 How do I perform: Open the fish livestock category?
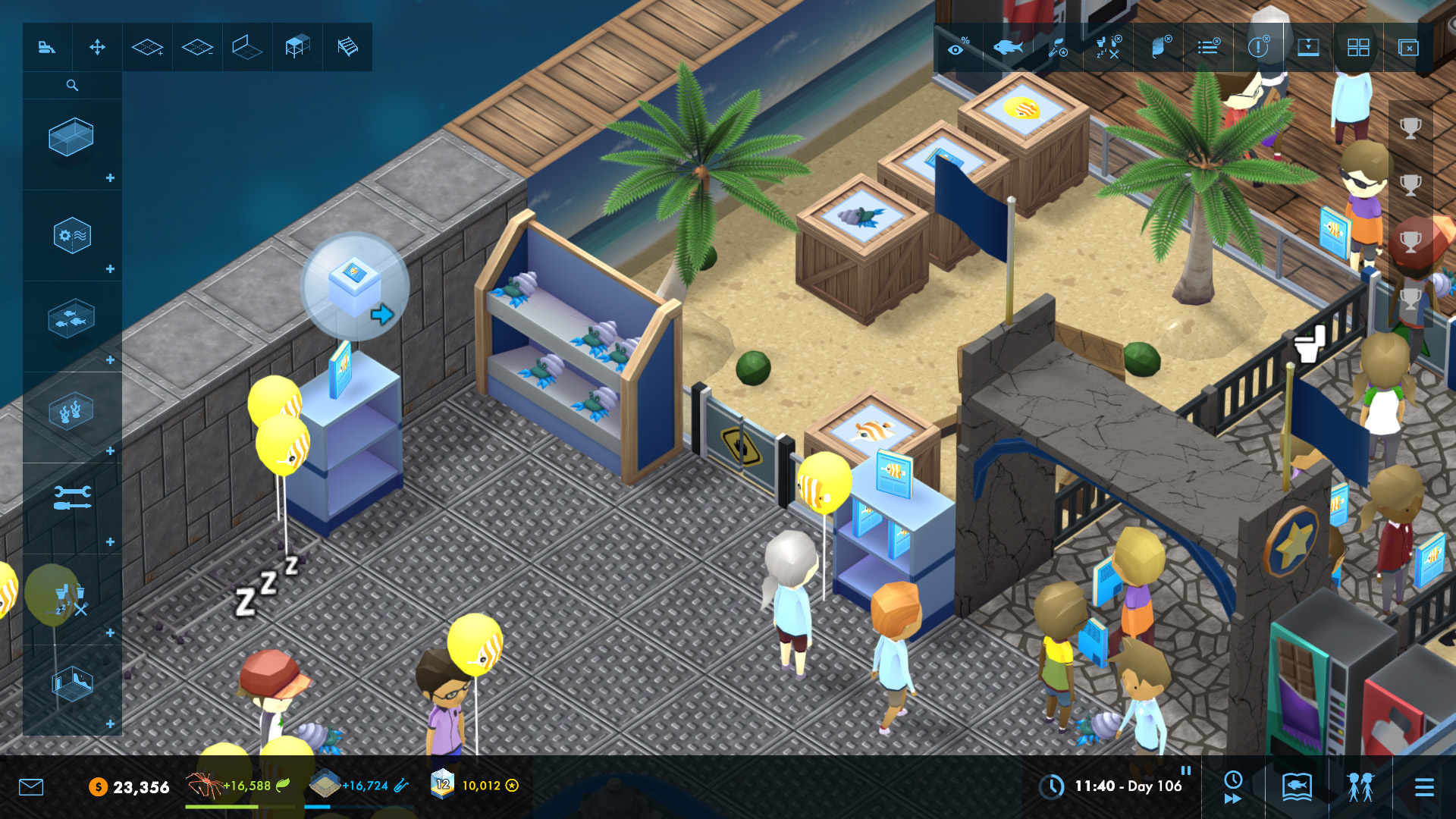pyautogui.click(x=71, y=319)
